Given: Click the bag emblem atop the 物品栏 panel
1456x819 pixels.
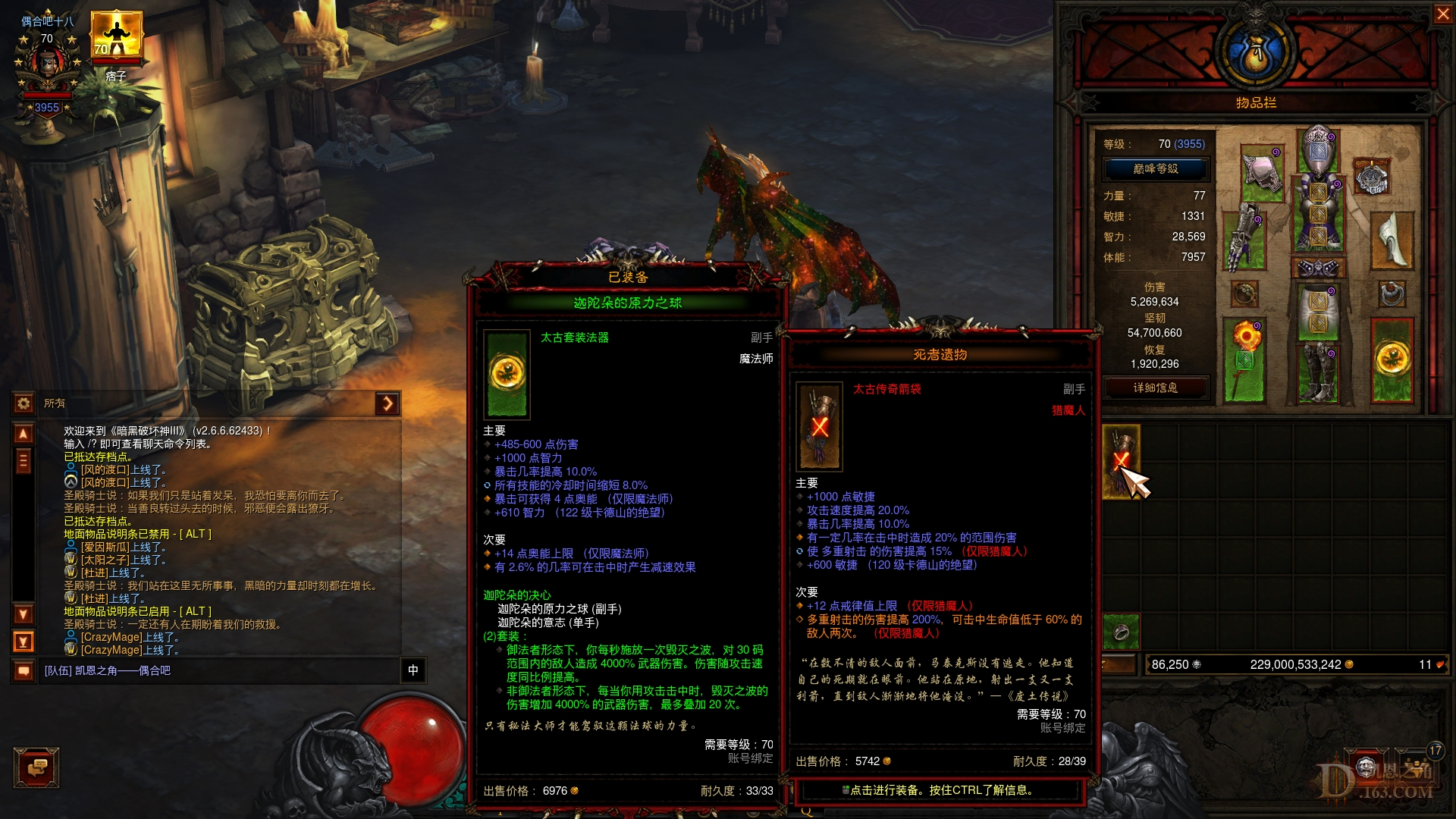Looking at the screenshot, I should click(x=1255, y=53).
